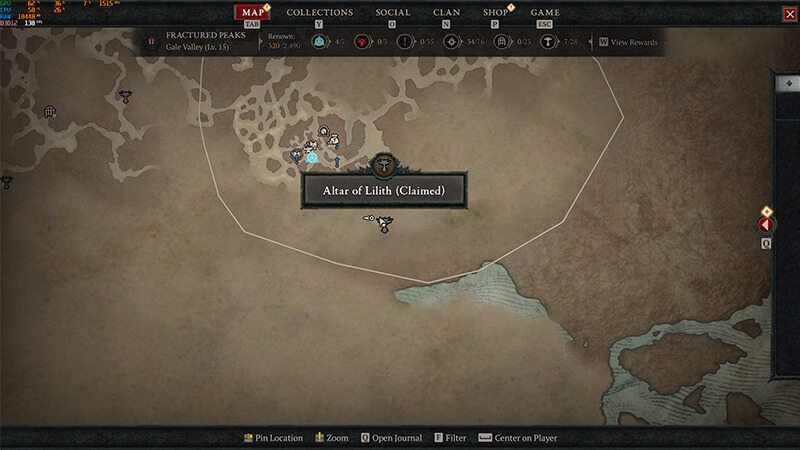Select the glowing blue waypoint marker
The height and width of the screenshot is (450, 800).
(312, 157)
